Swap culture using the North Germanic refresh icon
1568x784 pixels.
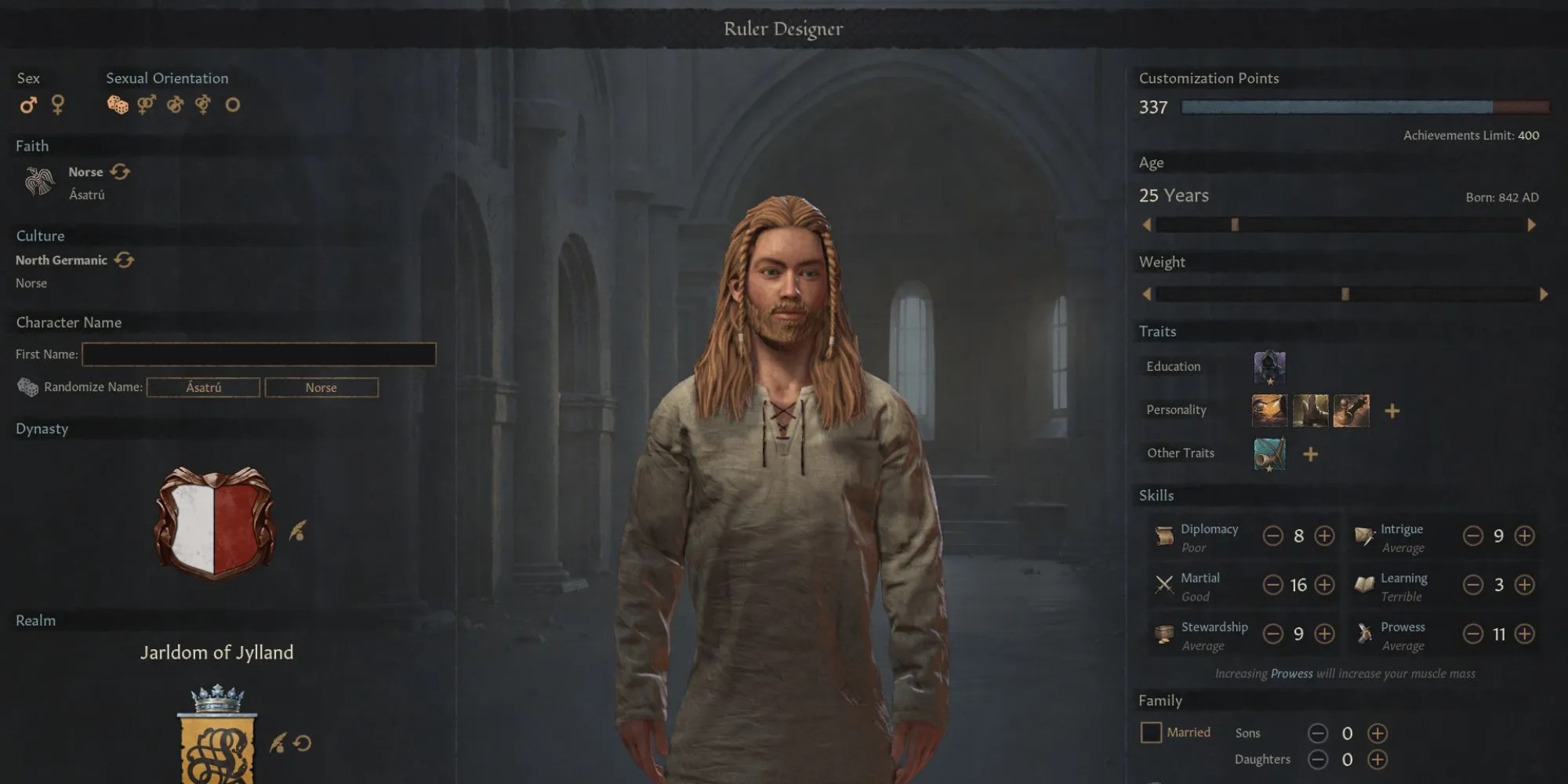pos(125,260)
